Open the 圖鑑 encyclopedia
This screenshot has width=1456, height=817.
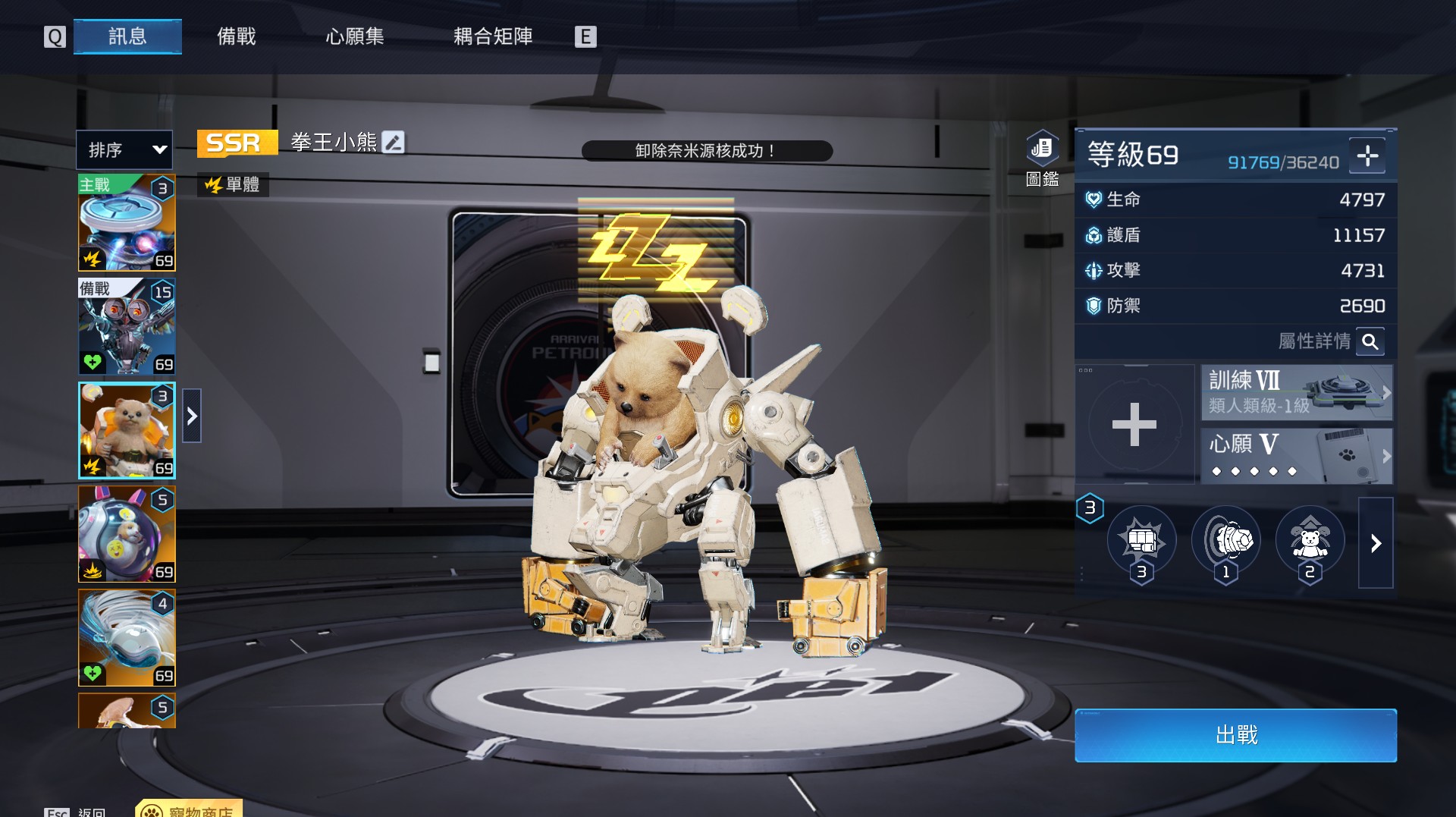[1042, 158]
